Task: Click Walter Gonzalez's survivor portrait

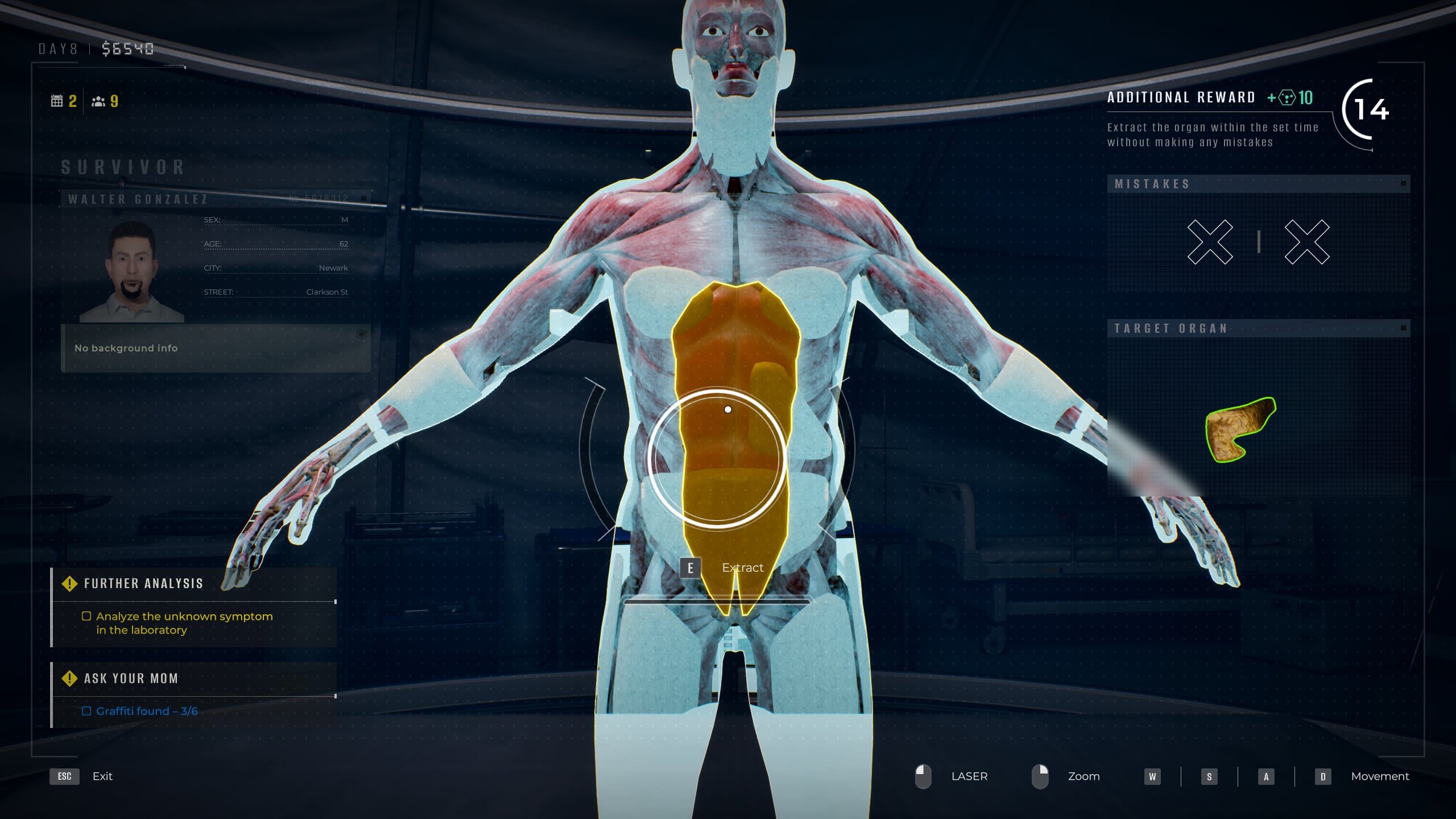Action: pos(132,272)
